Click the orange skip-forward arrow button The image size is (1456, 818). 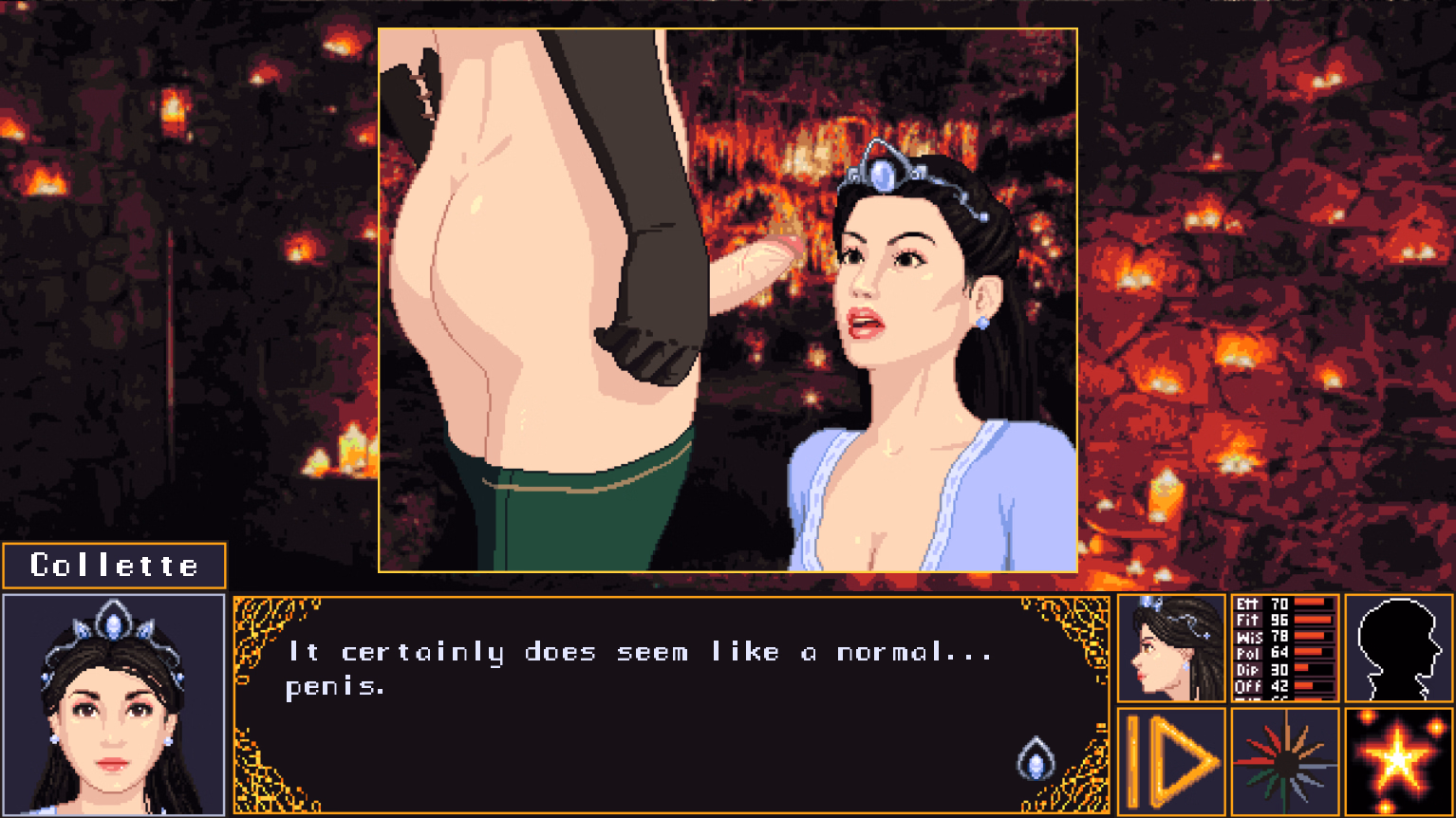(x=1171, y=761)
